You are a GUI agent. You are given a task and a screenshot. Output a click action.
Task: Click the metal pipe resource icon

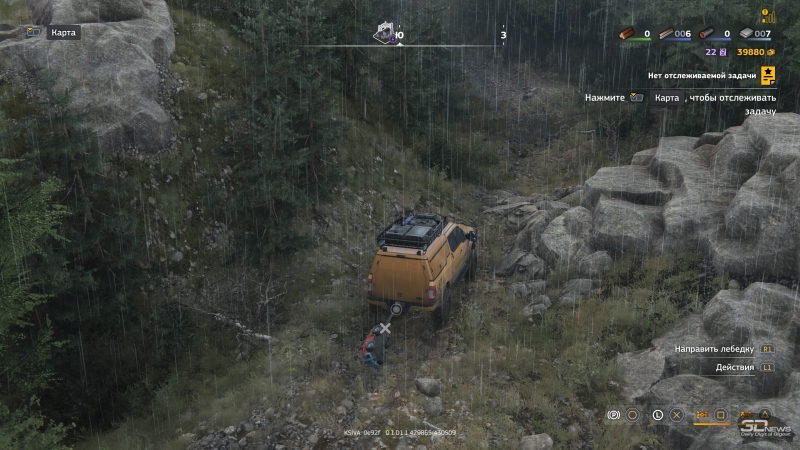pyautogui.click(x=708, y=34)
